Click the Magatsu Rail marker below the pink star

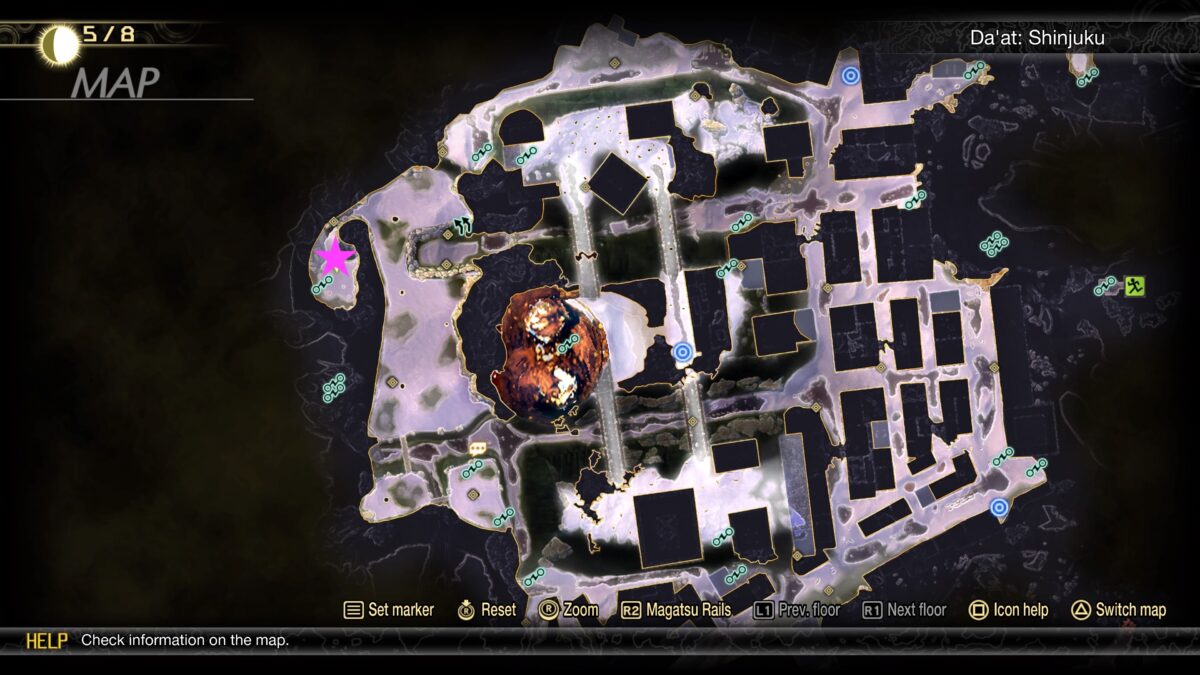click(321, 288)
